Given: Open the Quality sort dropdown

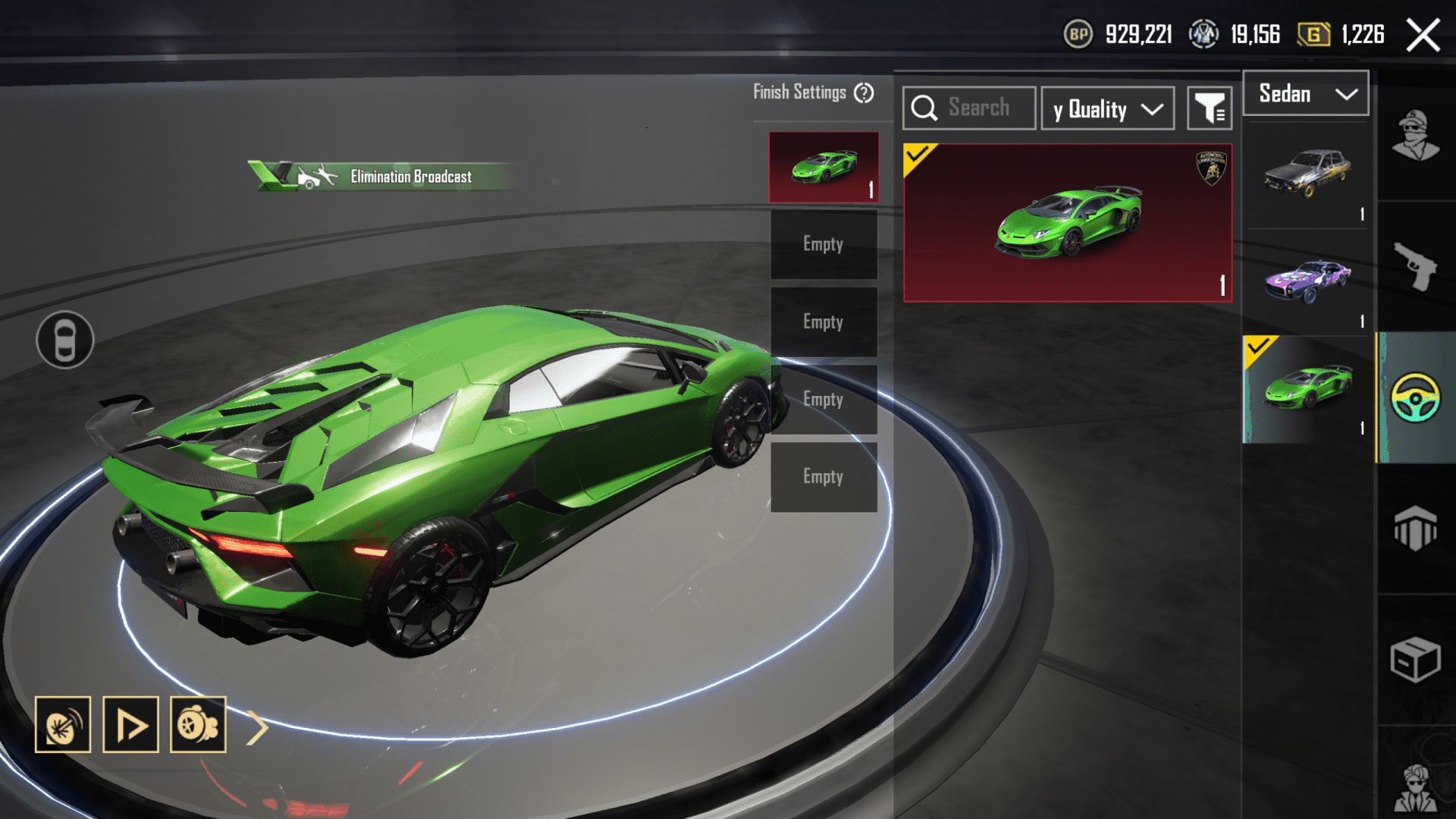Looking at the screenshot, I should tap(1107, 109).
